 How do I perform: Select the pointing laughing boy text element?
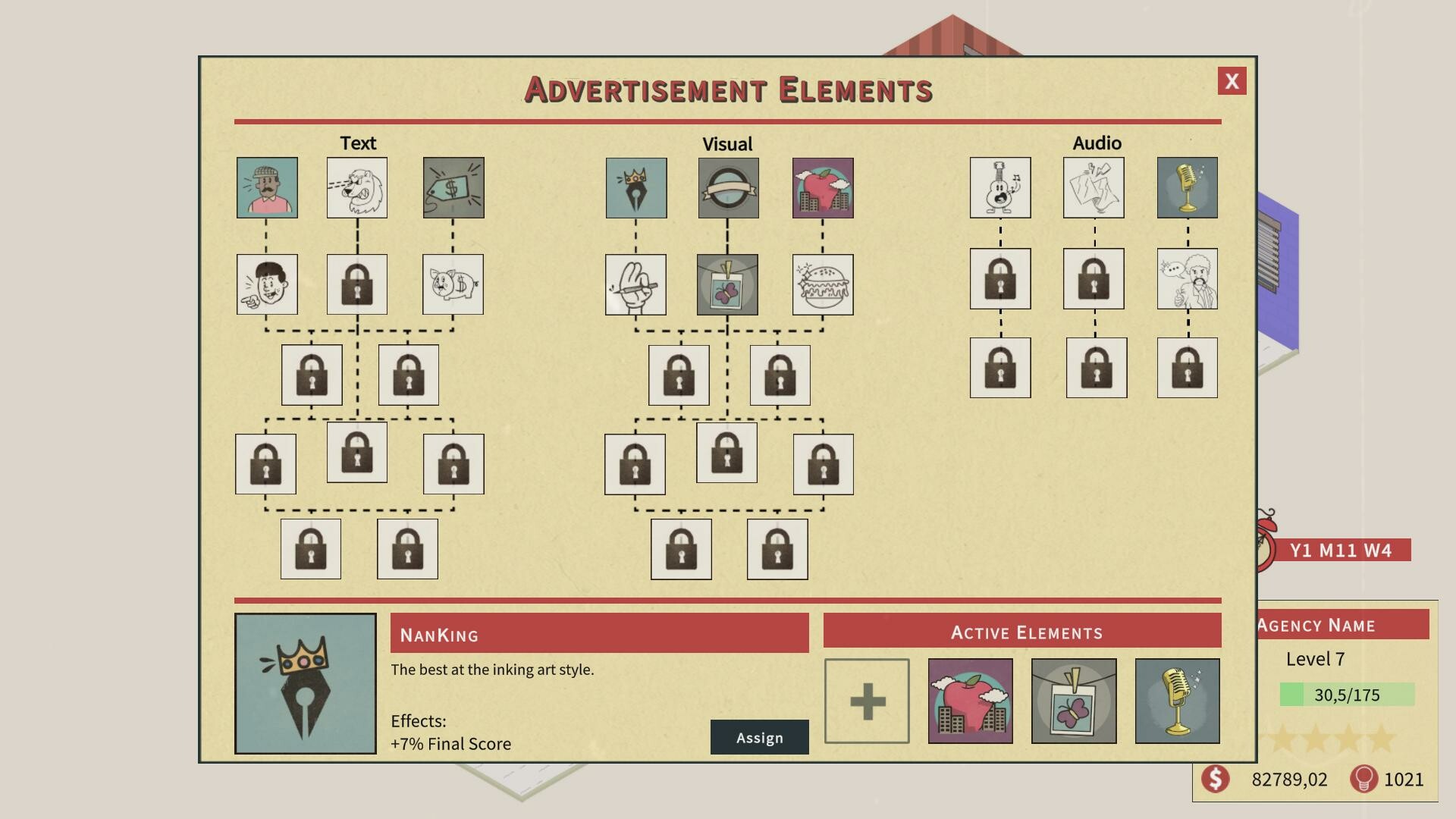tap(267, 284)
